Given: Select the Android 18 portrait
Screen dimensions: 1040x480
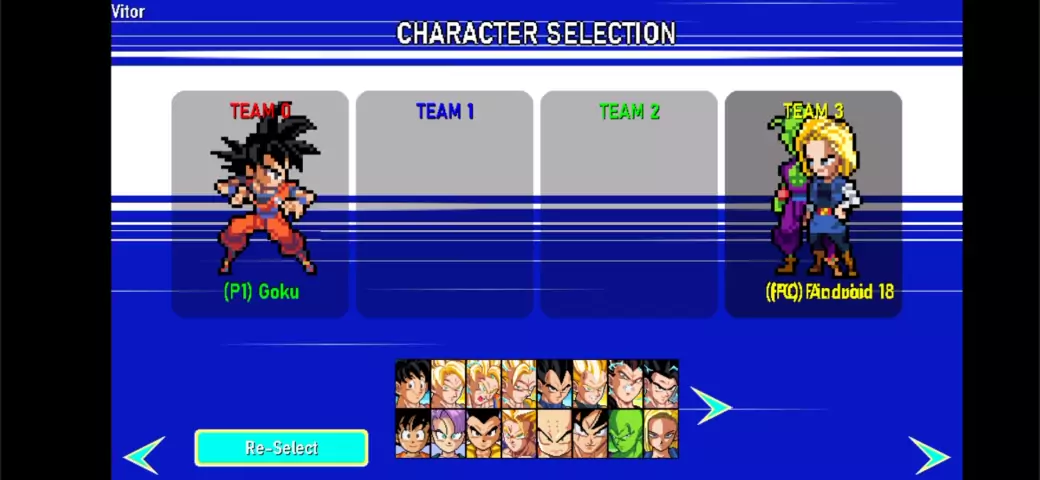Looking at the screenshot, I should point(660,434).
